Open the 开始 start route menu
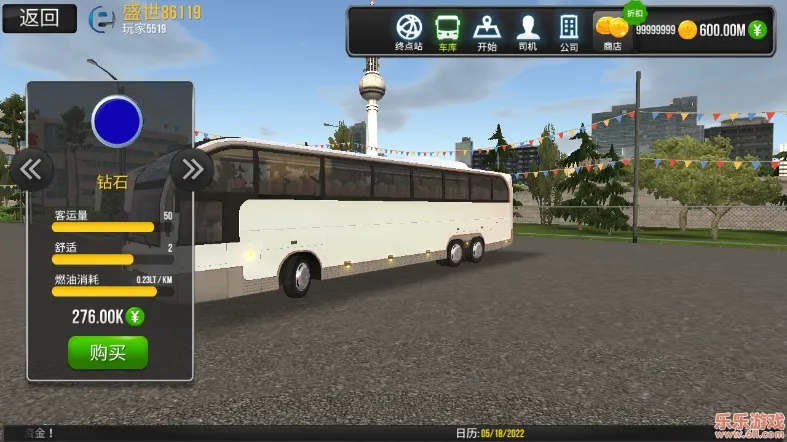 pyautogui.click(x=487, y=30)
